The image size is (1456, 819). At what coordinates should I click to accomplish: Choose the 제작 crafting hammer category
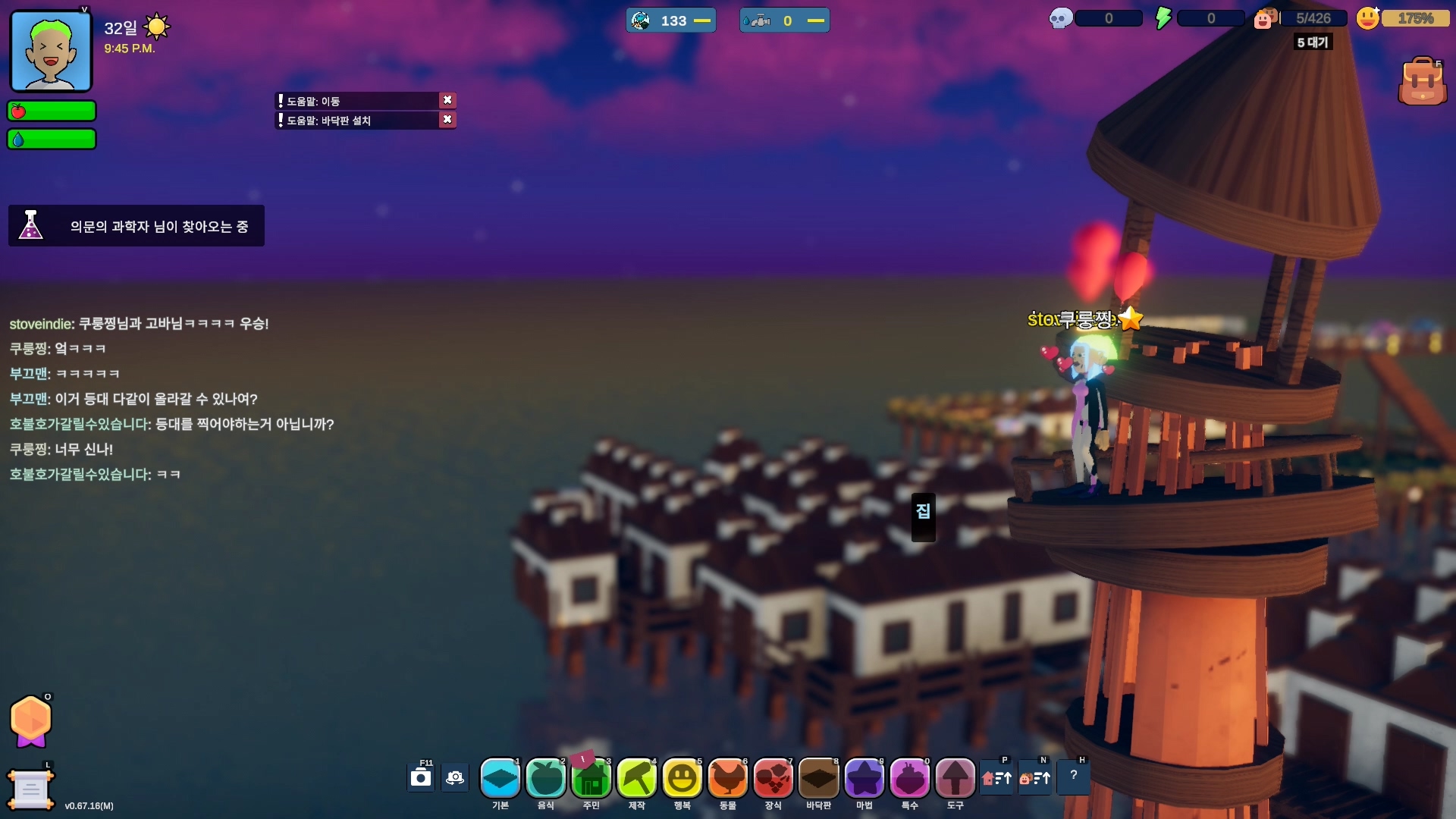(x=637, y=778)
